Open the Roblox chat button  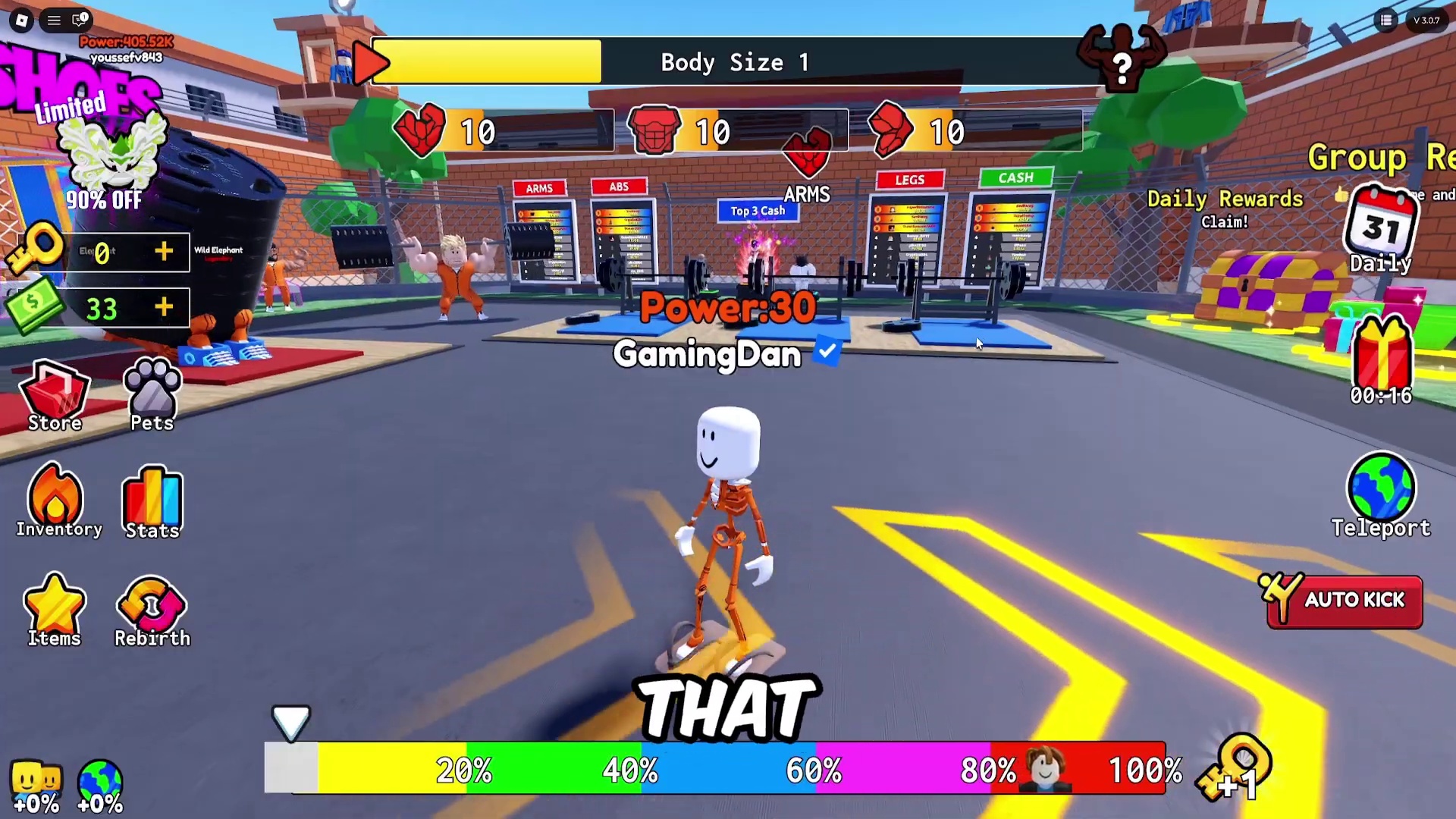pyautogui.click(x=80, y=20)
